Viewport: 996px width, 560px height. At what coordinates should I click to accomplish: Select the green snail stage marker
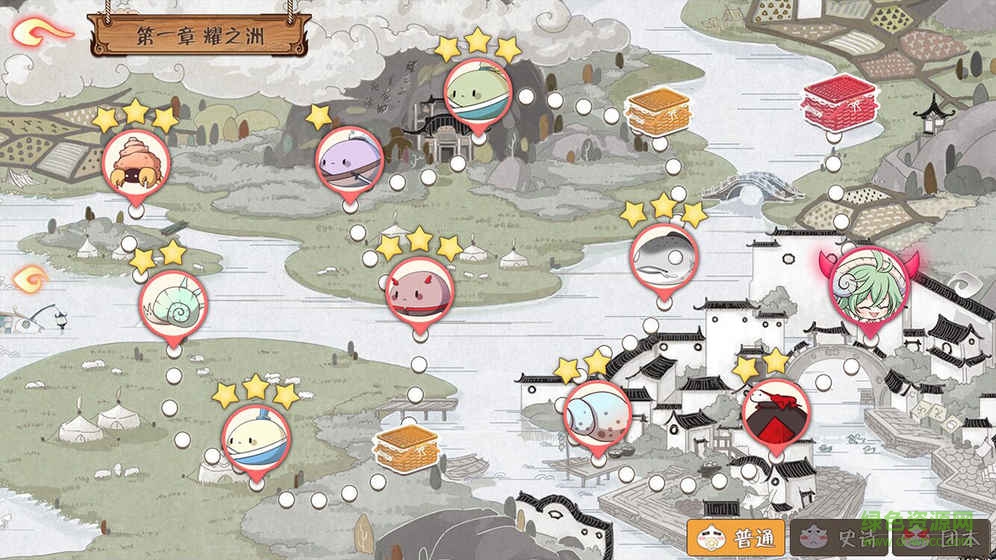[x=173, y=302]
